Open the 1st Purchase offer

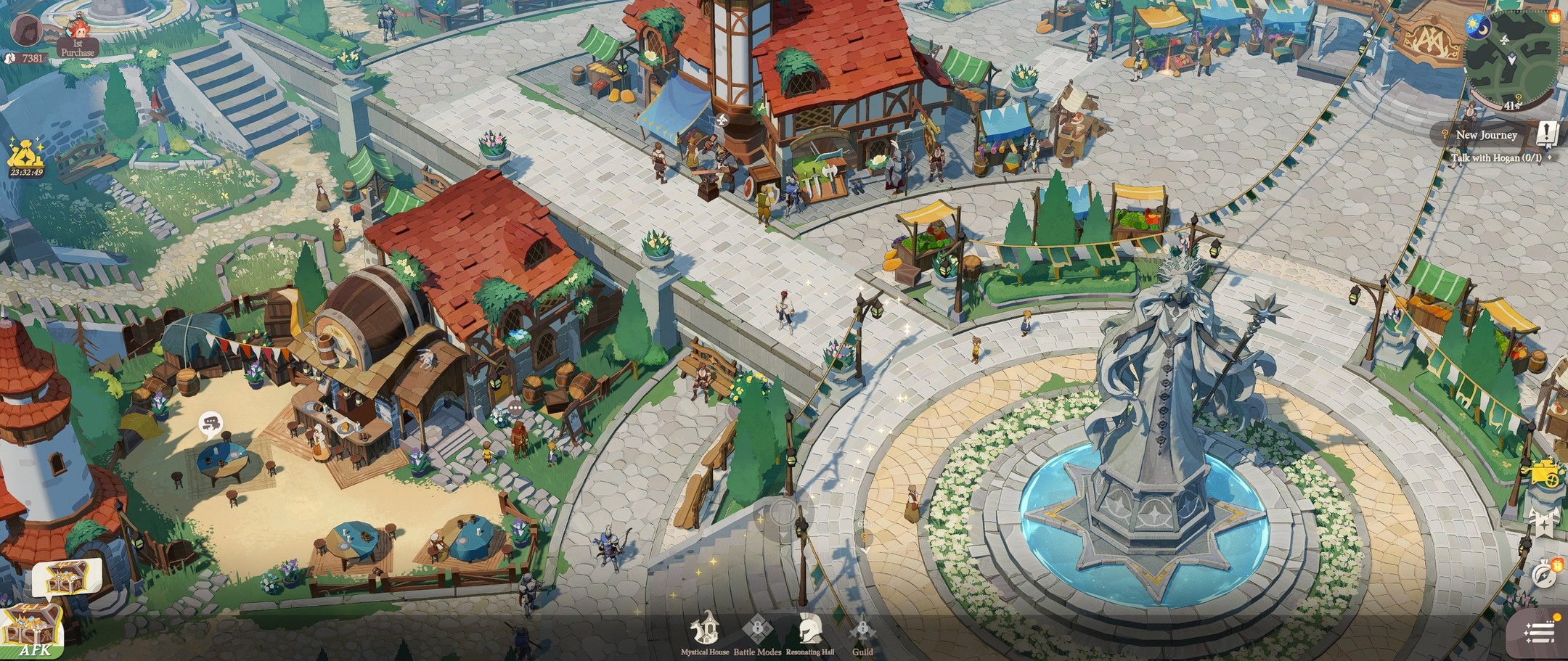(77, 37)
